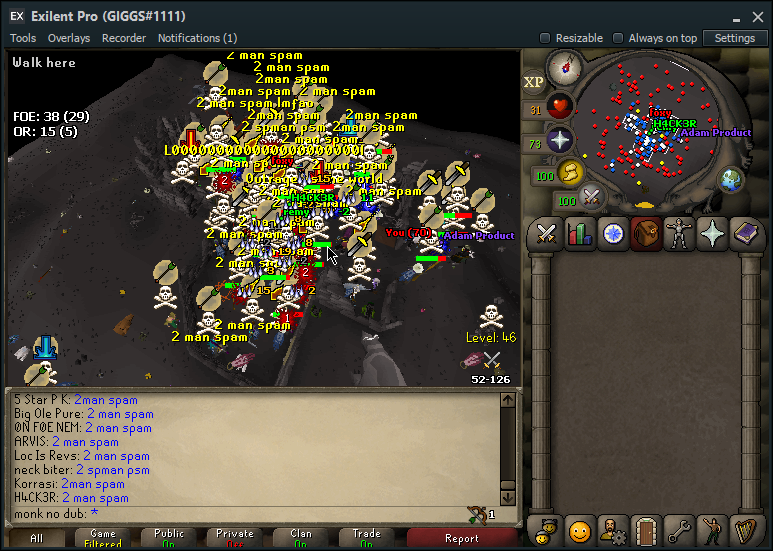Open the magic spellbook tab
The width and height of the screenshot is (773, 551).
pyautogui.click(x=747, y=233)
